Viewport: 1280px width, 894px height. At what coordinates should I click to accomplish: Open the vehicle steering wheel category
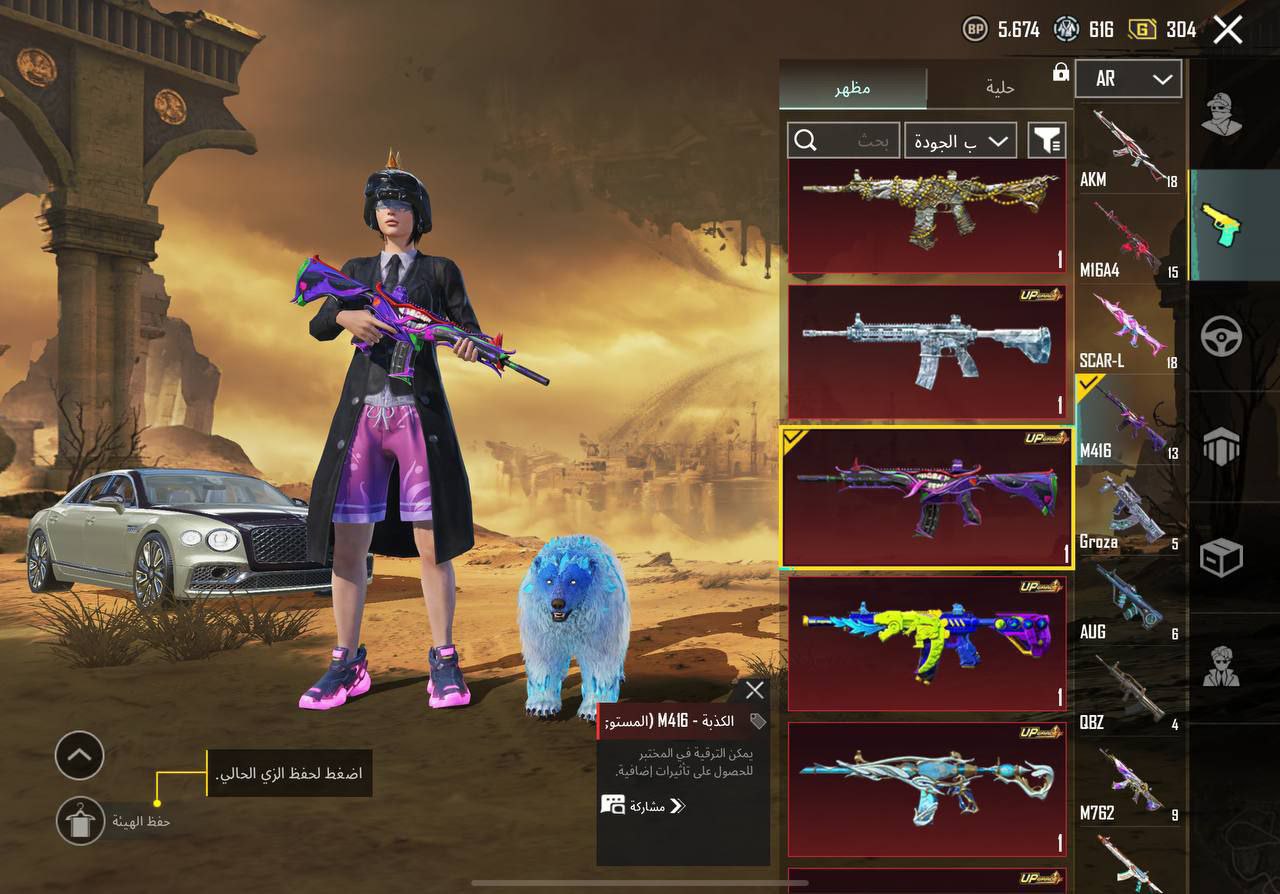click(1221, 337)
